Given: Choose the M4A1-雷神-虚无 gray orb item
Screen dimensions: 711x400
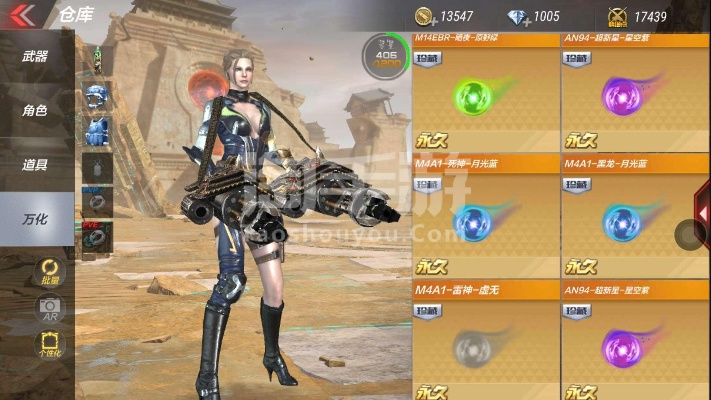Looking at the screenshot, I should pyautogui.click(x=485, y=344).
